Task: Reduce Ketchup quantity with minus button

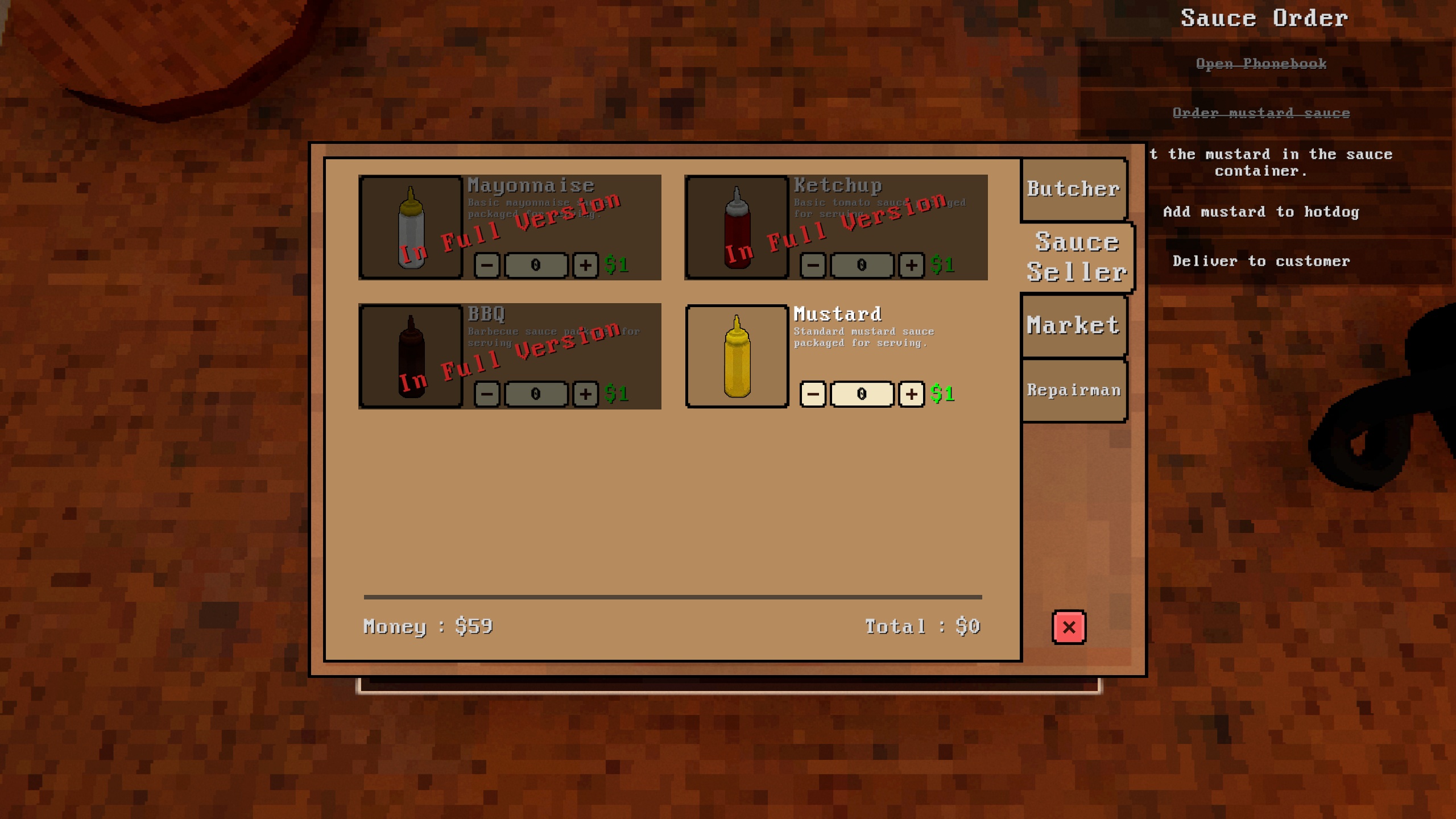Action: (813, 265)
